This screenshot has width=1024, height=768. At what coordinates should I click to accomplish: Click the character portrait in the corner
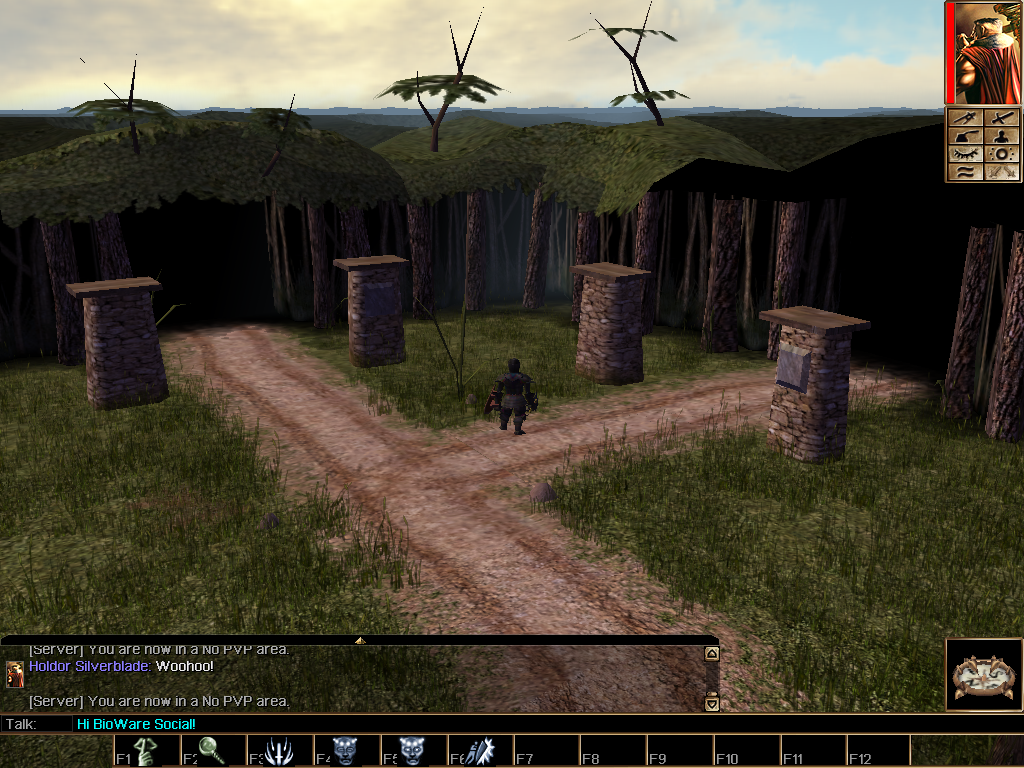coord(985,53)
